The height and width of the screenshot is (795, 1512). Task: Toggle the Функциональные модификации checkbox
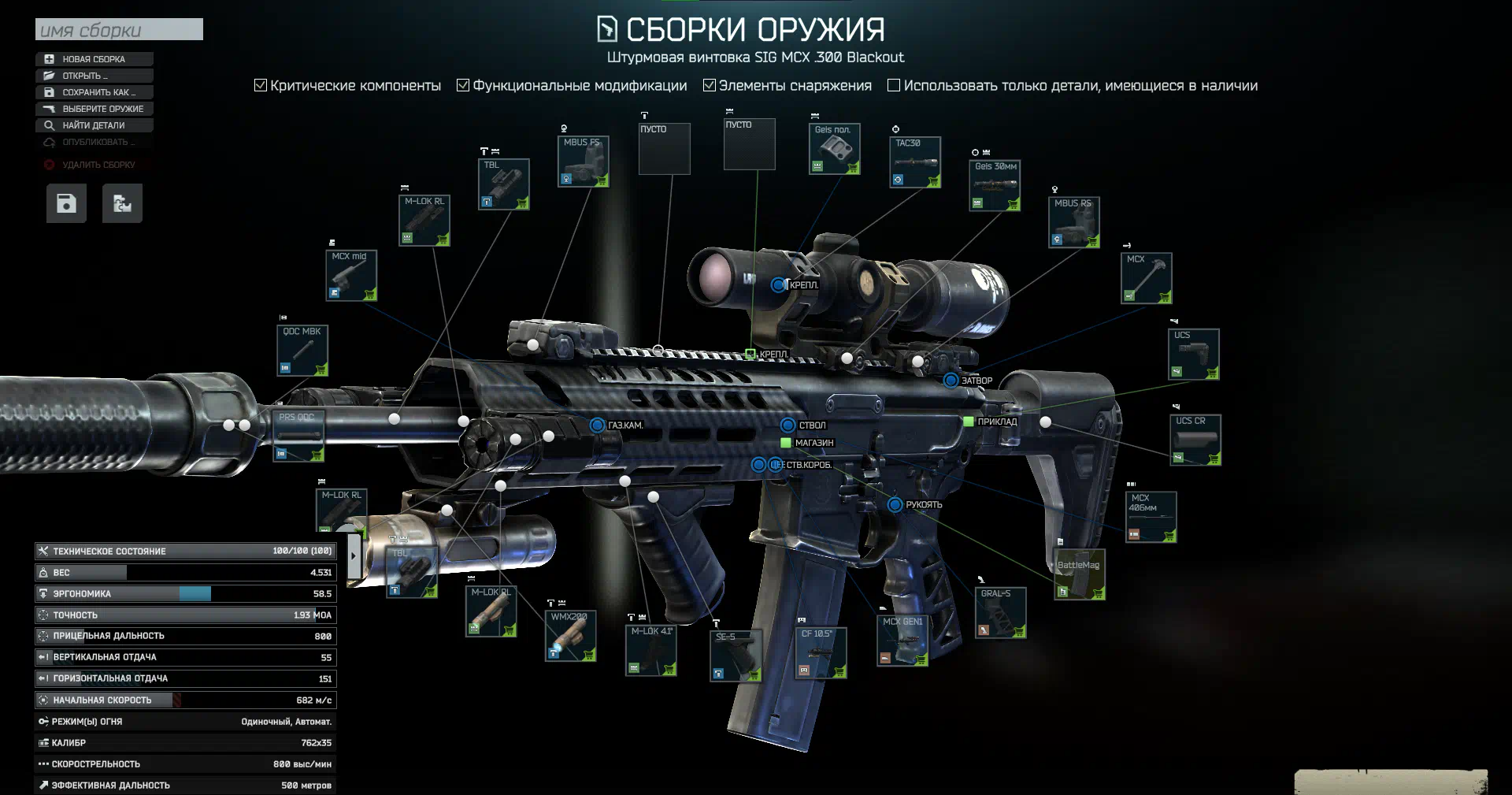click(463, 85)
